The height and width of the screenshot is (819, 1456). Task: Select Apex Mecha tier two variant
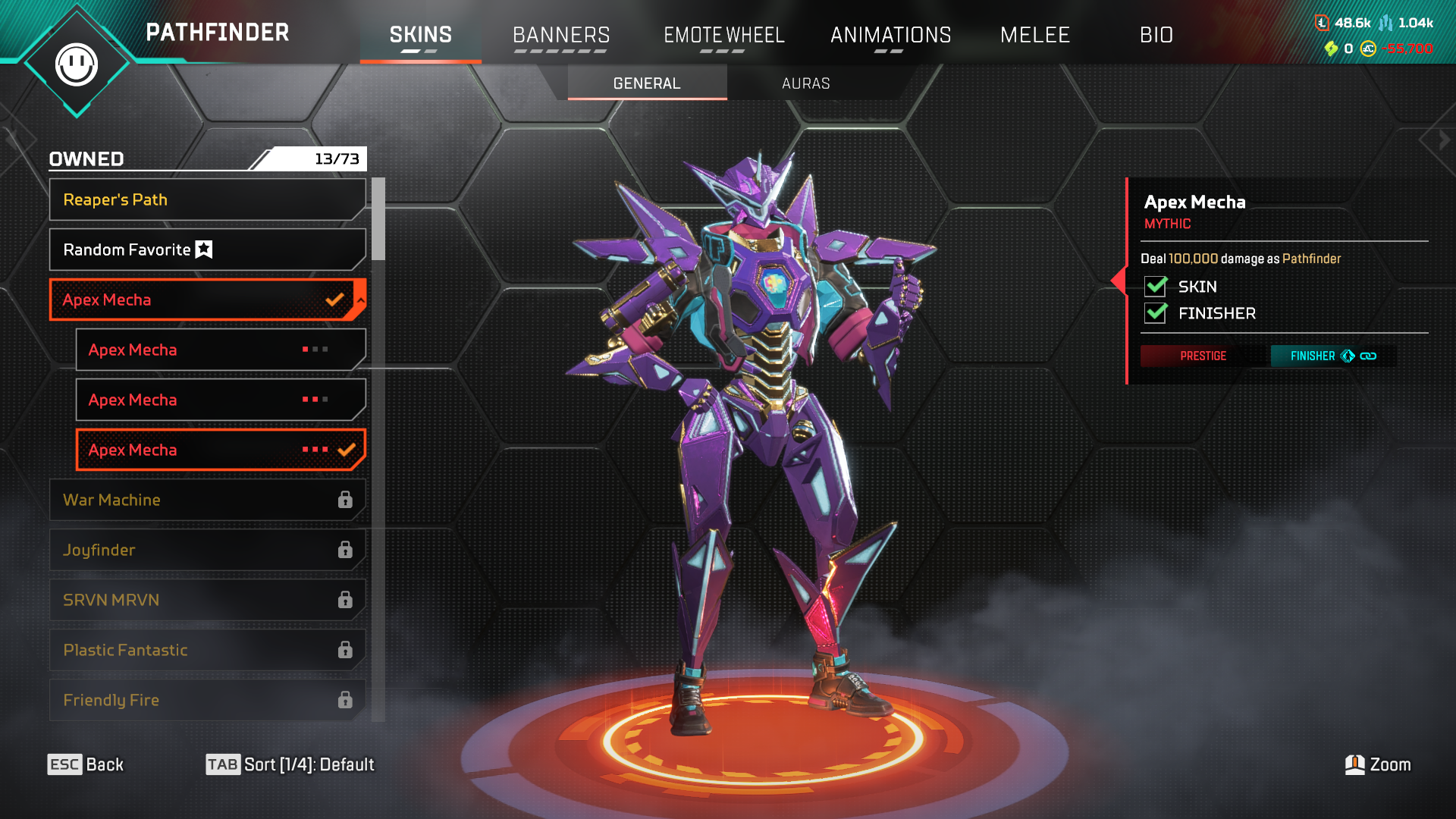click(x=220, y=400)
